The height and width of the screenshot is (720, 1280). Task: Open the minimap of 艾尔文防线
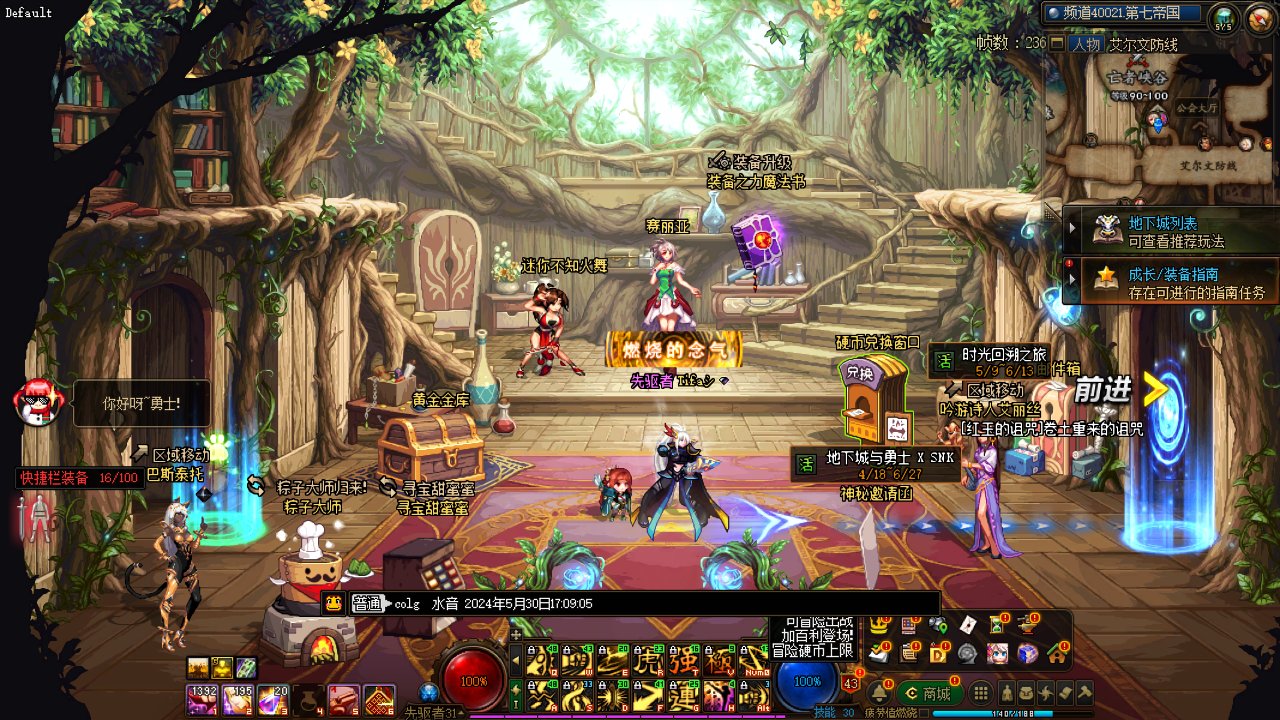click(1162, 115)
